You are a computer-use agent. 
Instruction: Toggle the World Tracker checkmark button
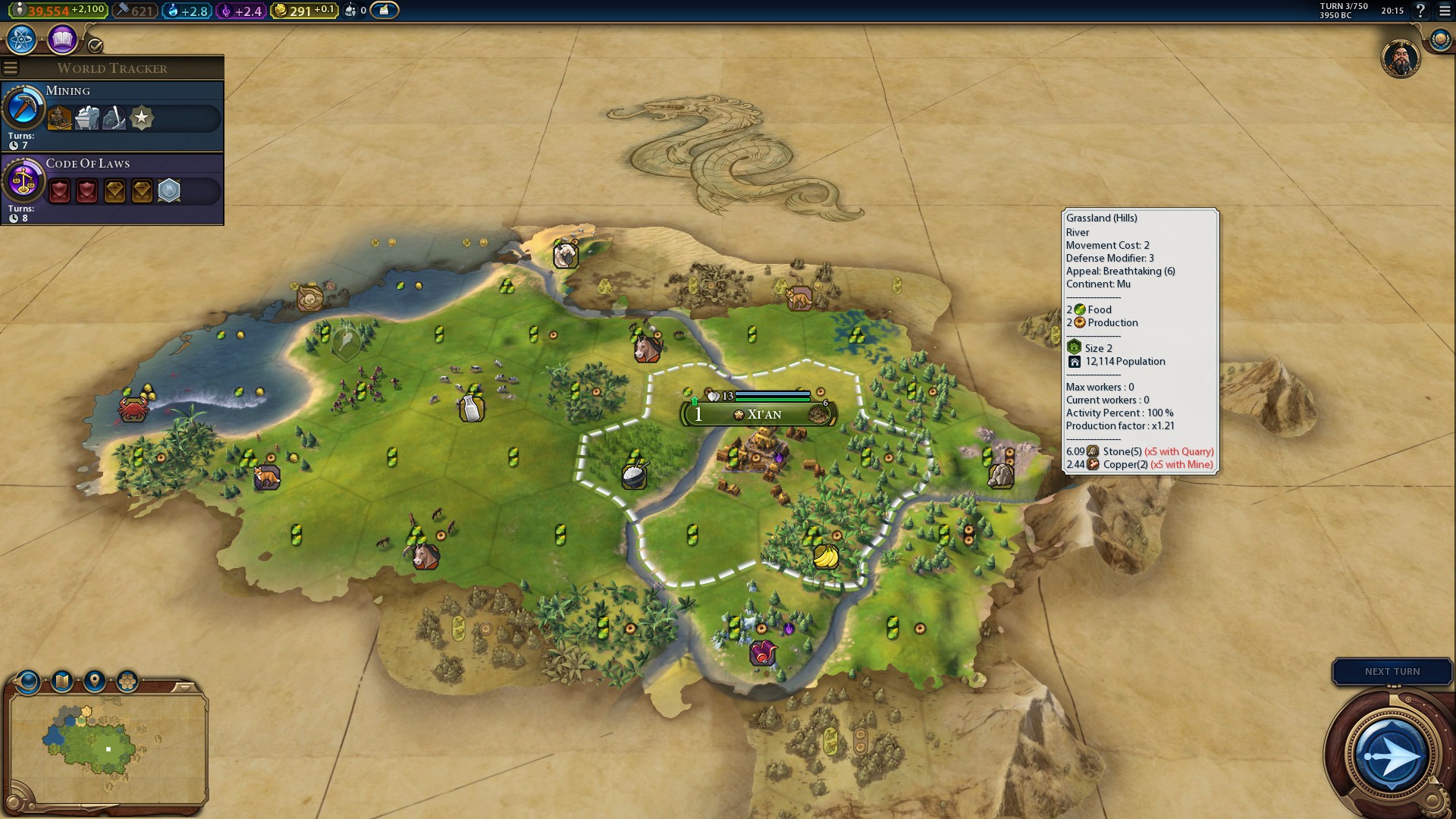[x=96, y=45]
